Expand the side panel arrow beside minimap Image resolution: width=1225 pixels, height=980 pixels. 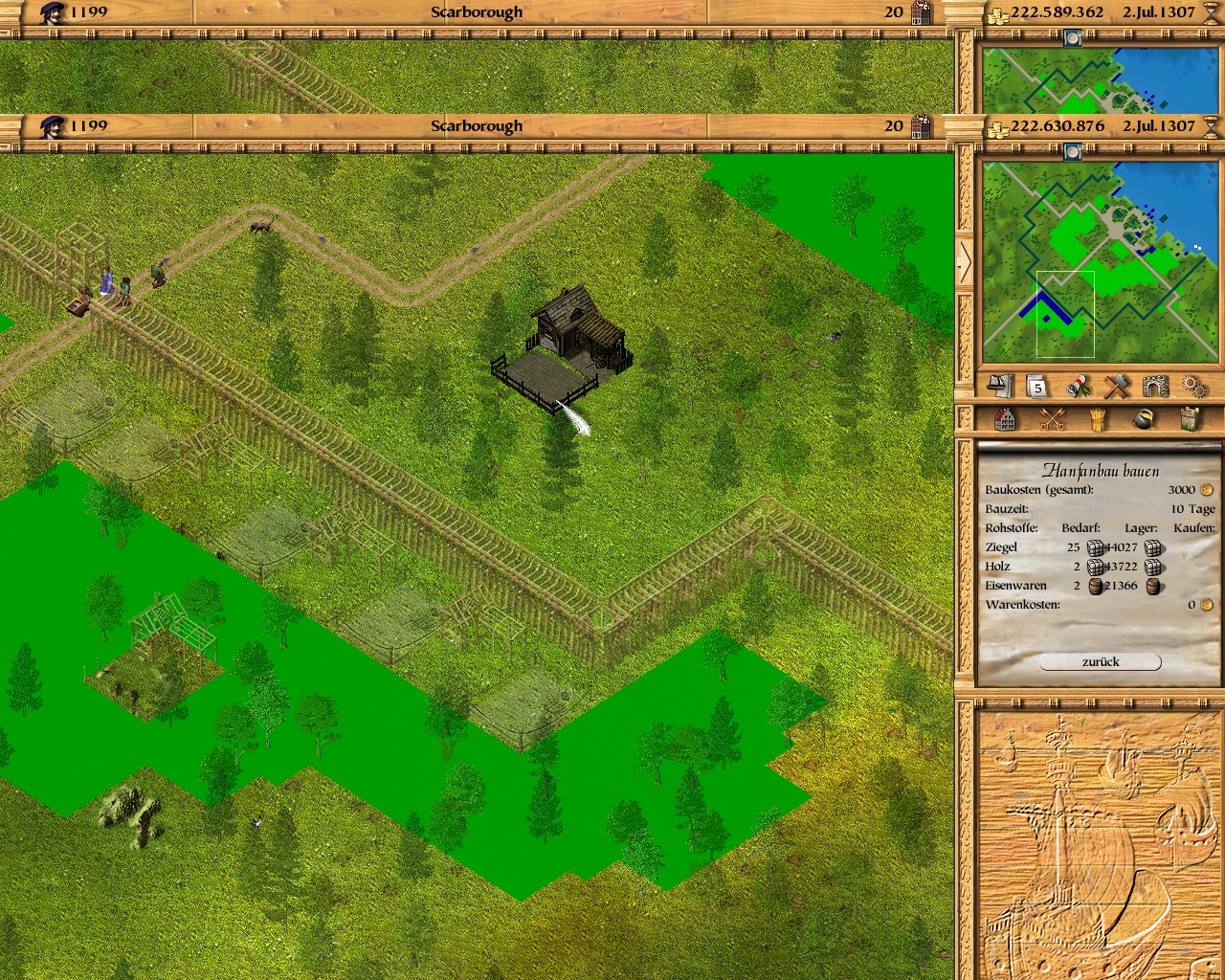[x=965, y=262]
